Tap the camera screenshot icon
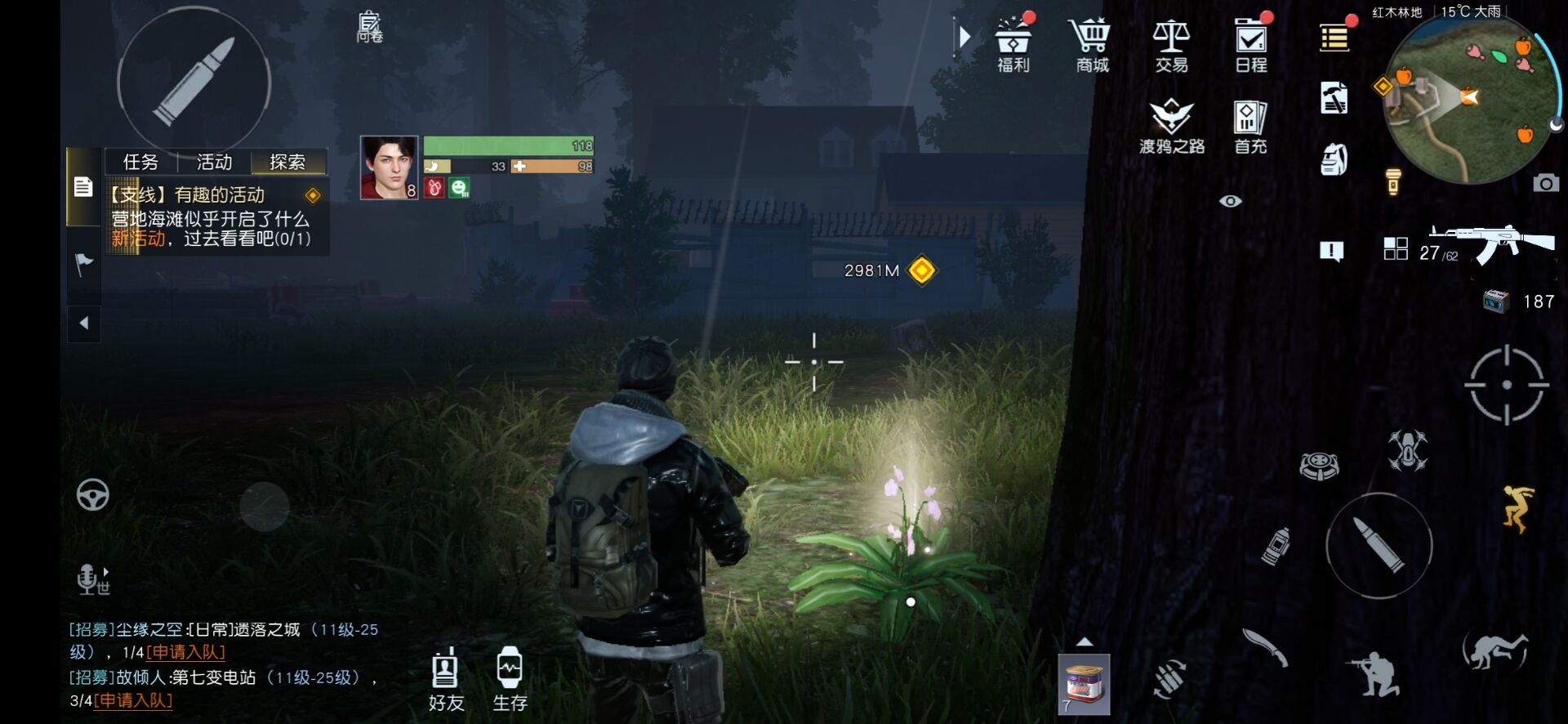Viewport: 1568px width, 724px height. tap(1545, 183)
